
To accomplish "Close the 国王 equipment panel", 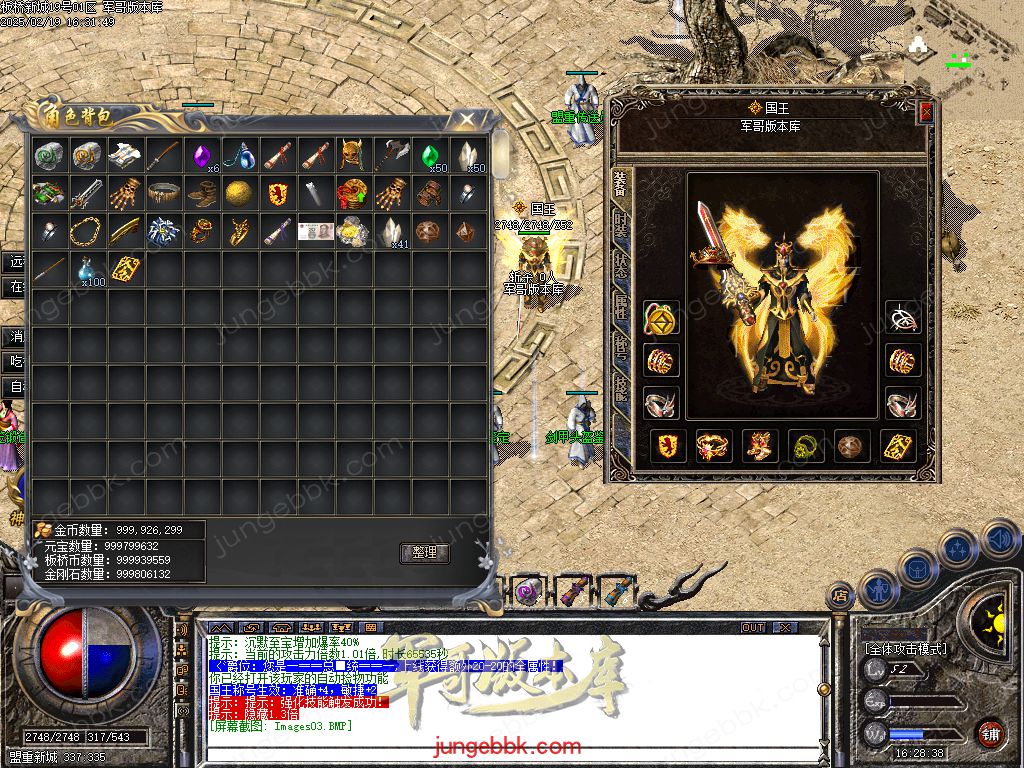I will pyautogui.click(x=926, y=112).
